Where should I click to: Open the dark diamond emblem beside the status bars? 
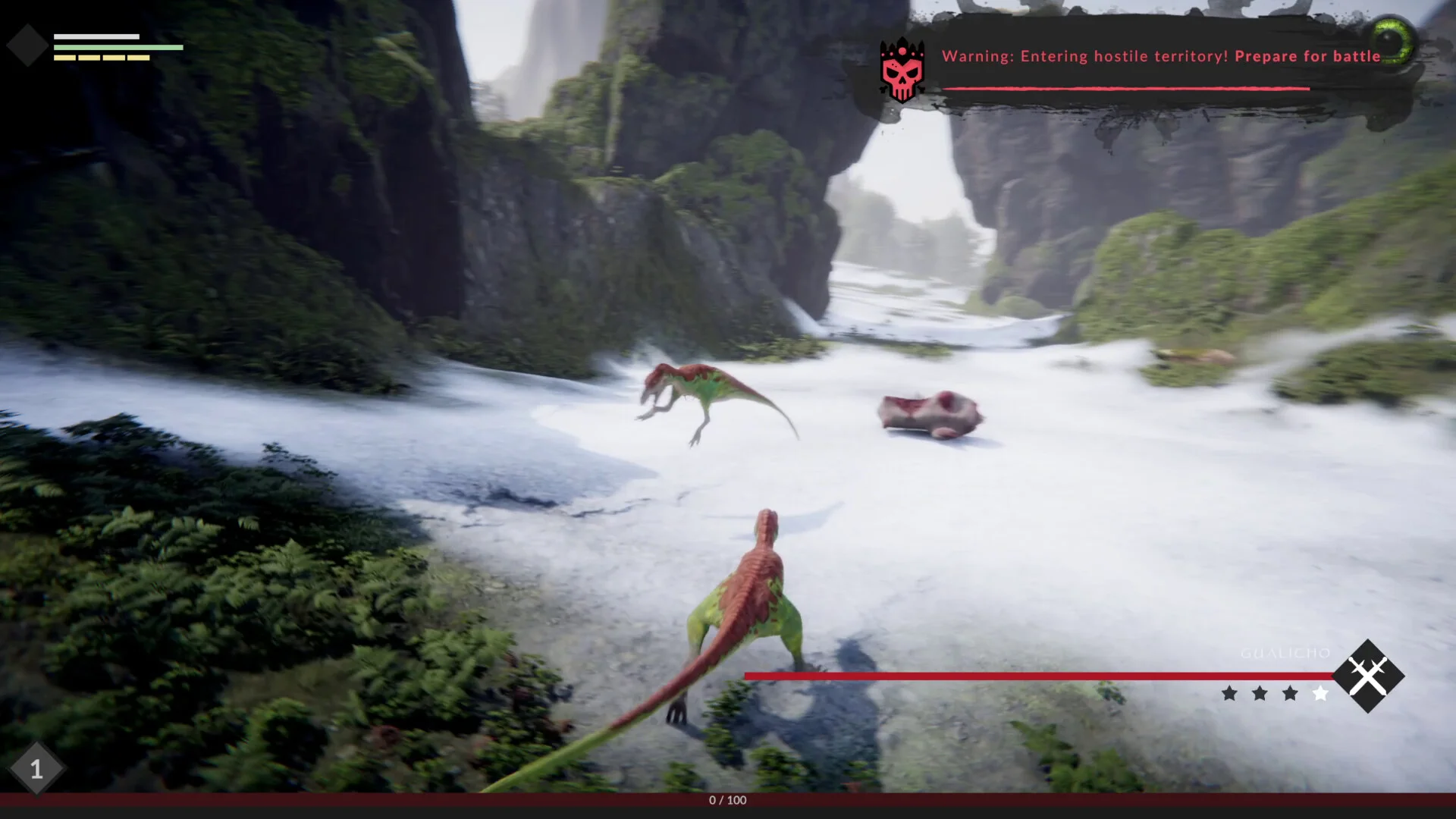coord(28,45)
